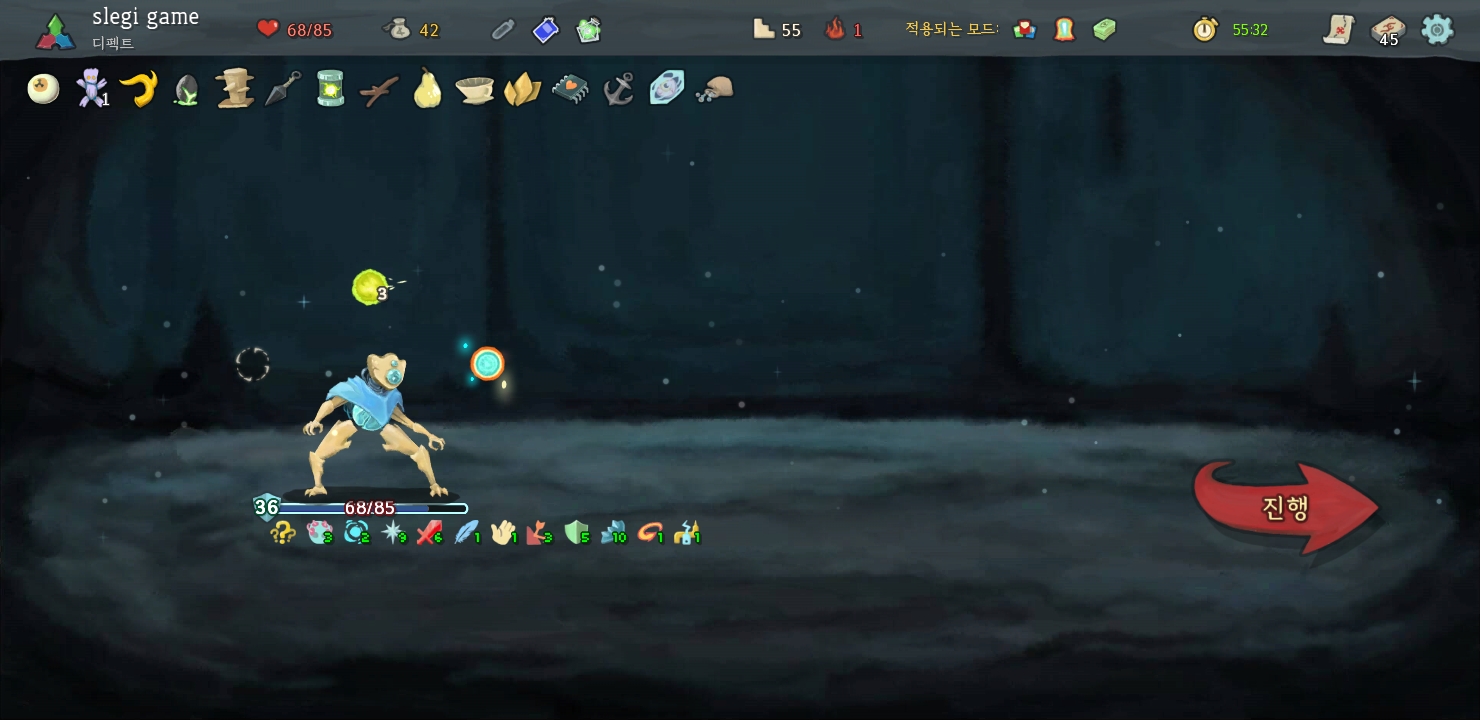Click the red 진행 proceed arrow

click(x=1285, y=507)
